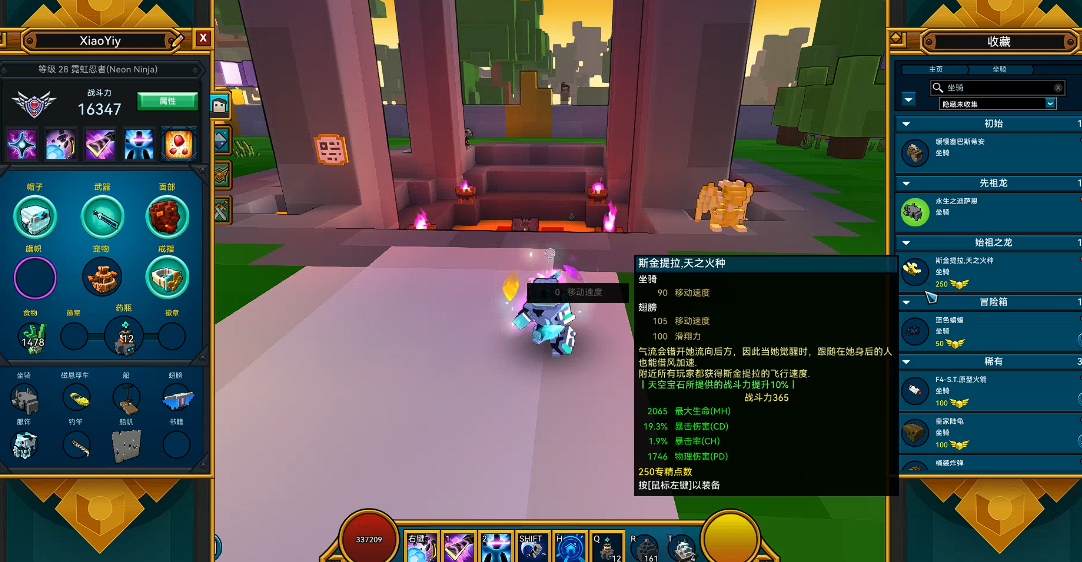Click the H home teleport hotbar icon

570,546
